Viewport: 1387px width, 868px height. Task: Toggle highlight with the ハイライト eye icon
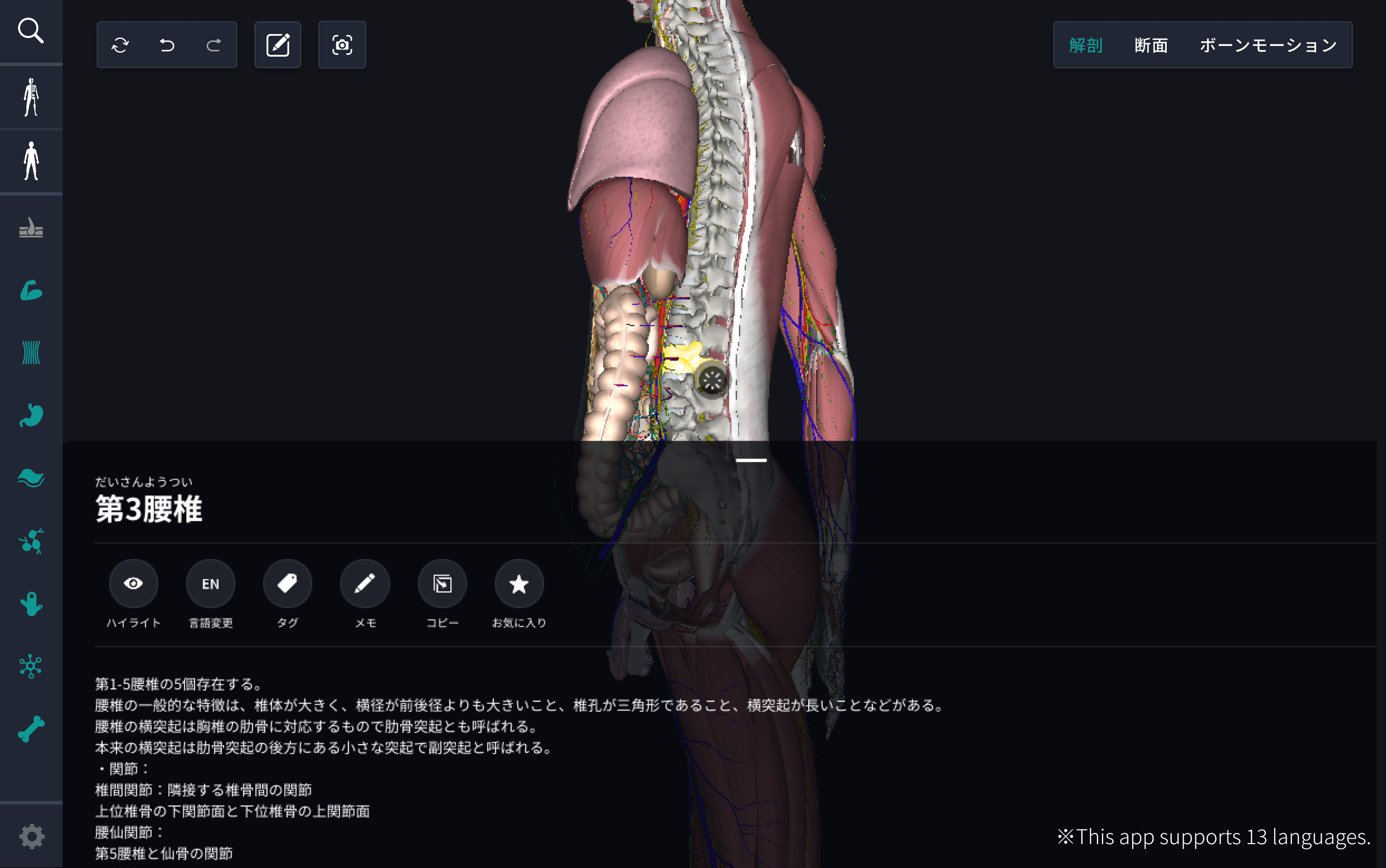click(134, 583)
